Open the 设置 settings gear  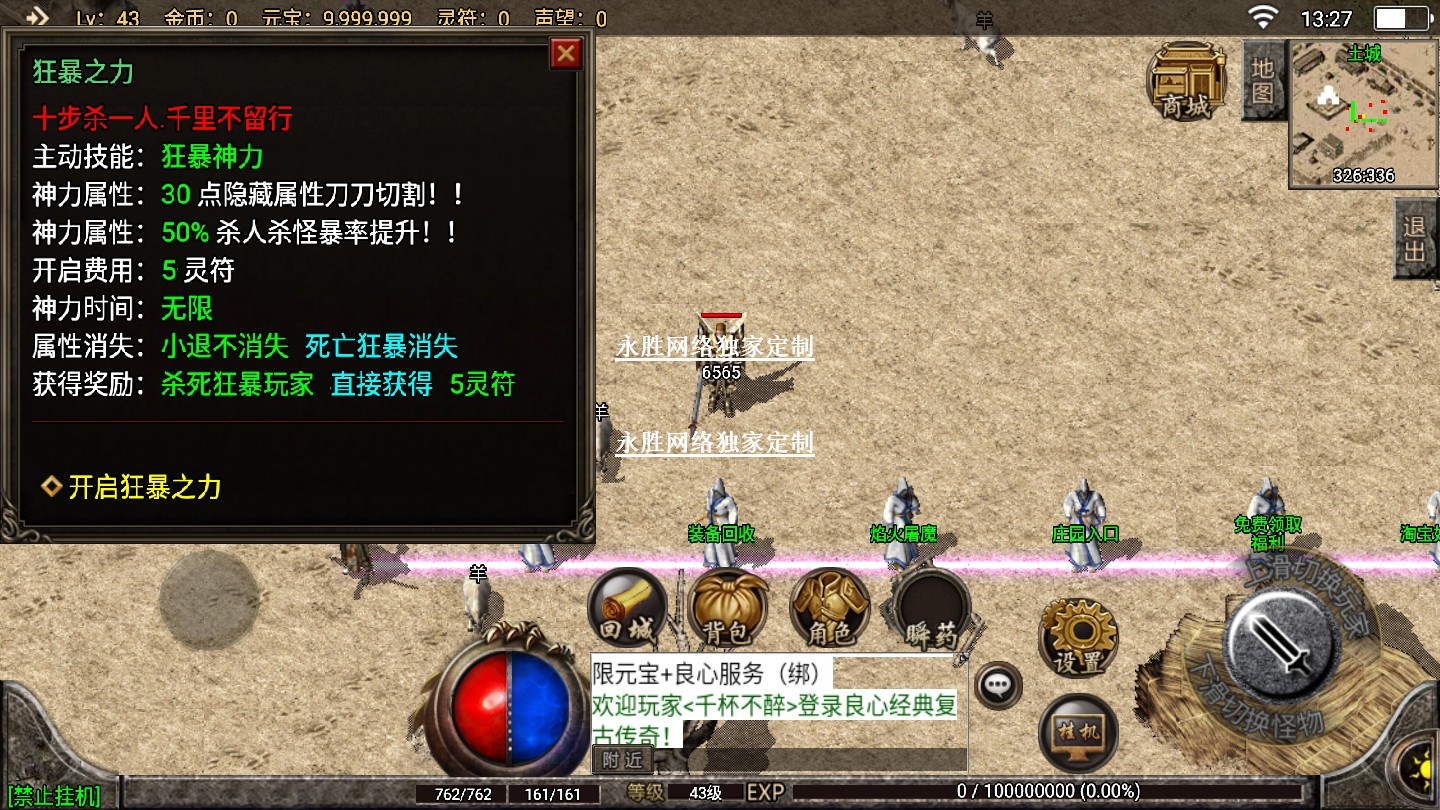[1078, 636]
